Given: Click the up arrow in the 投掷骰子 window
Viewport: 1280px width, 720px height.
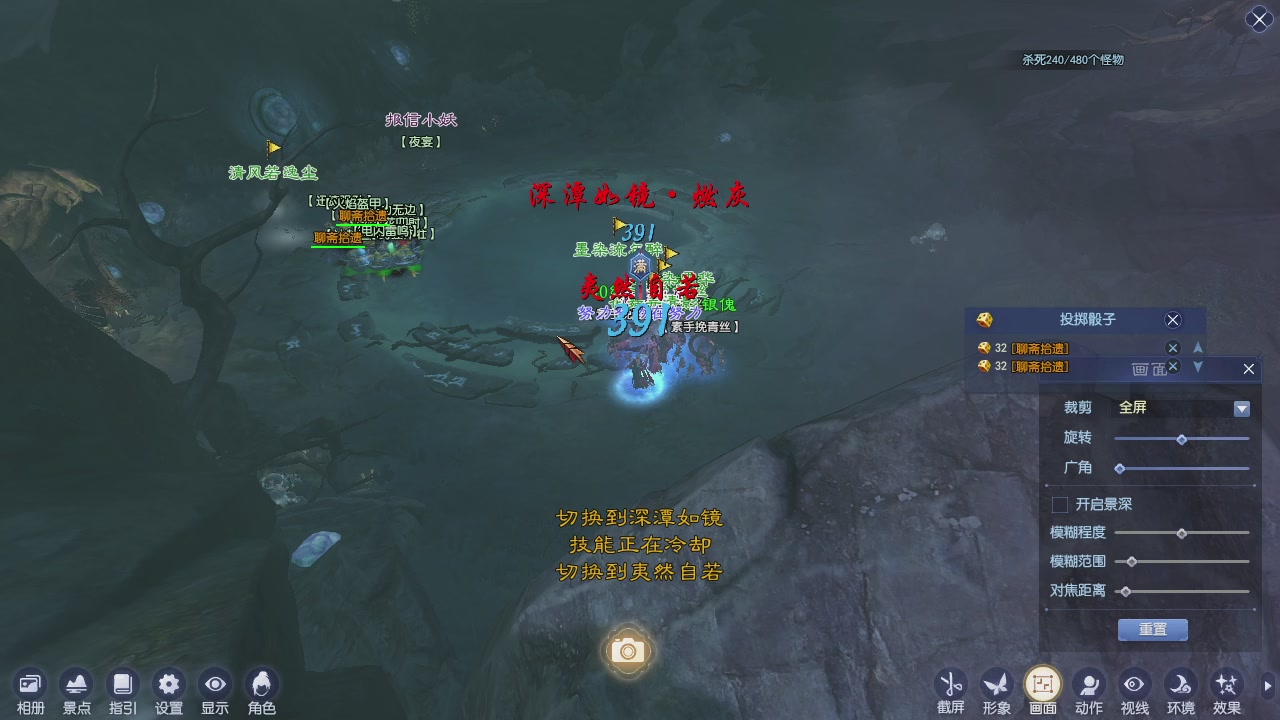Looking at the screenshot, I should [1198, 348].
